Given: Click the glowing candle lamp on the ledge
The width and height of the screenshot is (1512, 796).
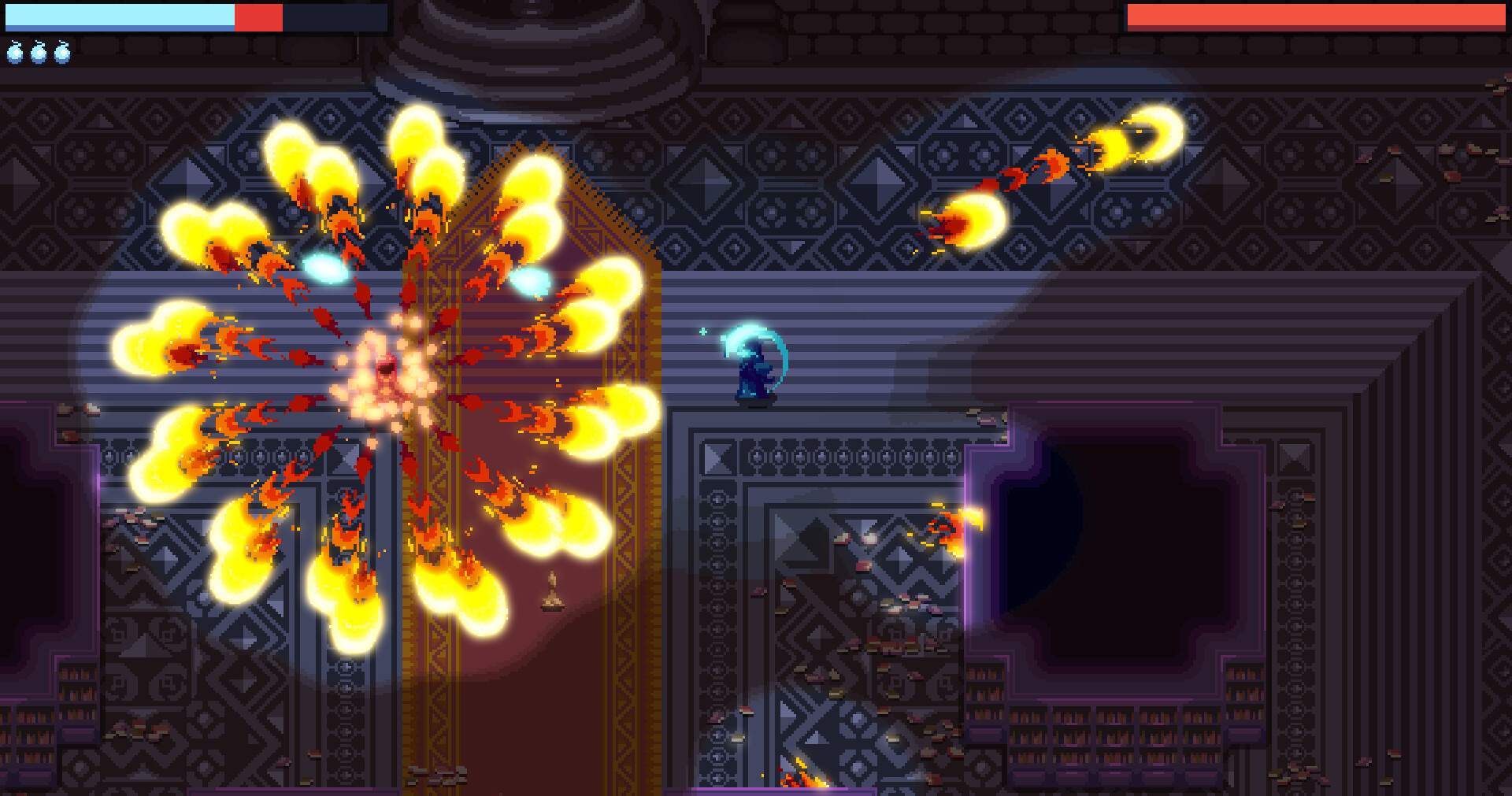Looking at the screenshot, I should tap(554, 594).
